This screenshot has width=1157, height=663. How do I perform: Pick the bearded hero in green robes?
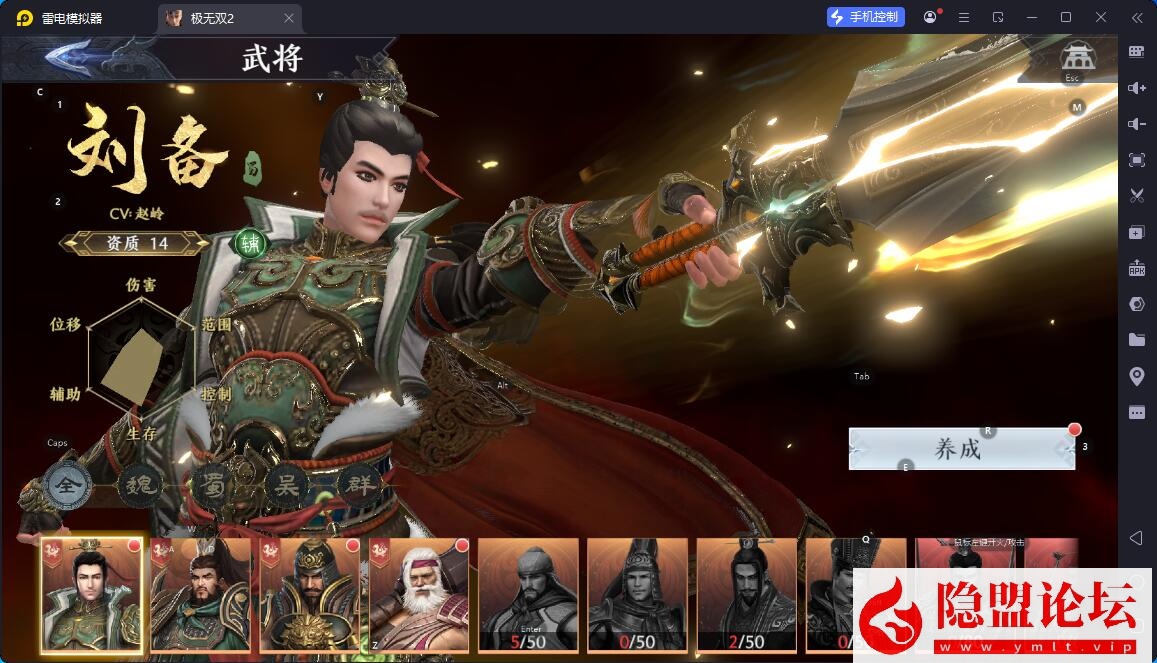[200, 593]
